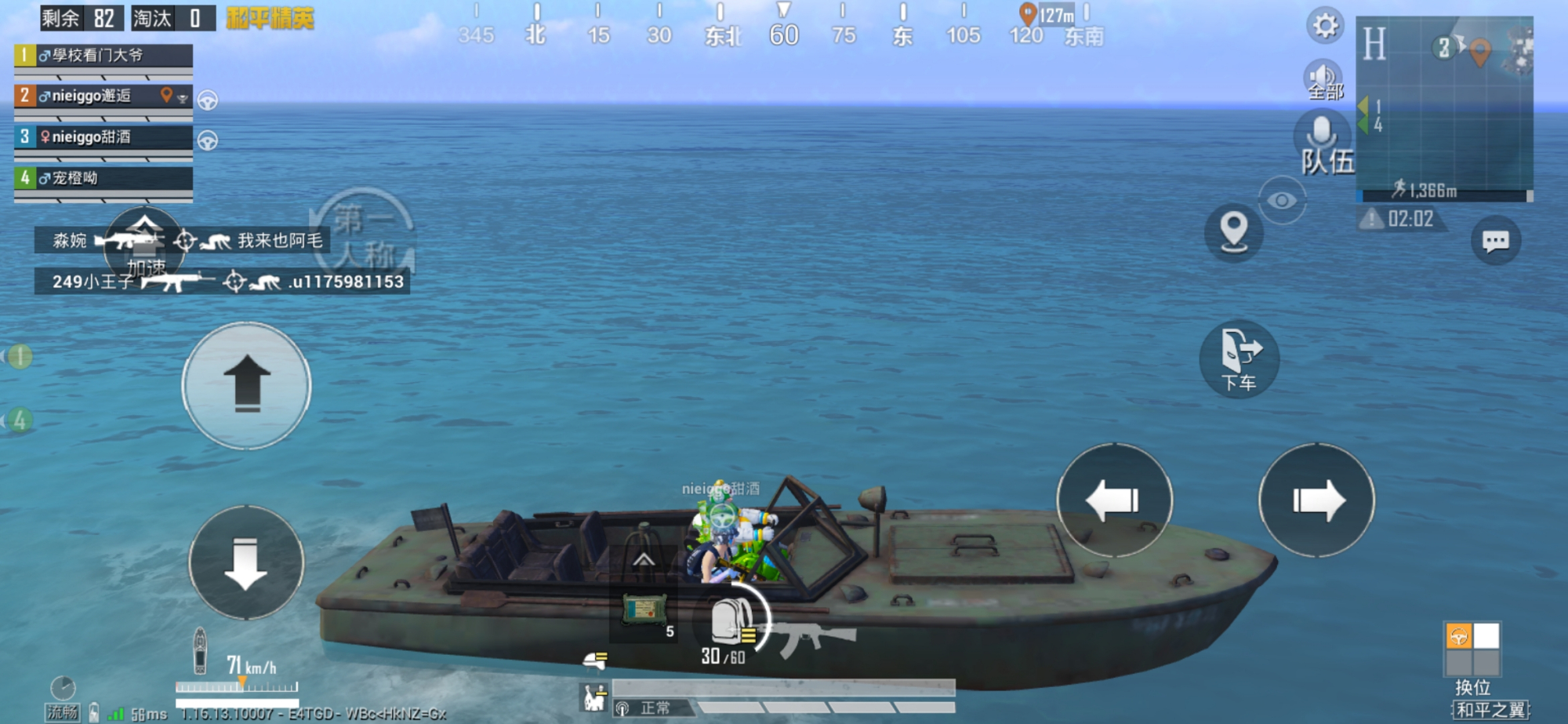Image resolution: width=1568 pixels, height=724 pixels.
Task: Open the quick chat message bubble
Action: (x=1495, y=240)
